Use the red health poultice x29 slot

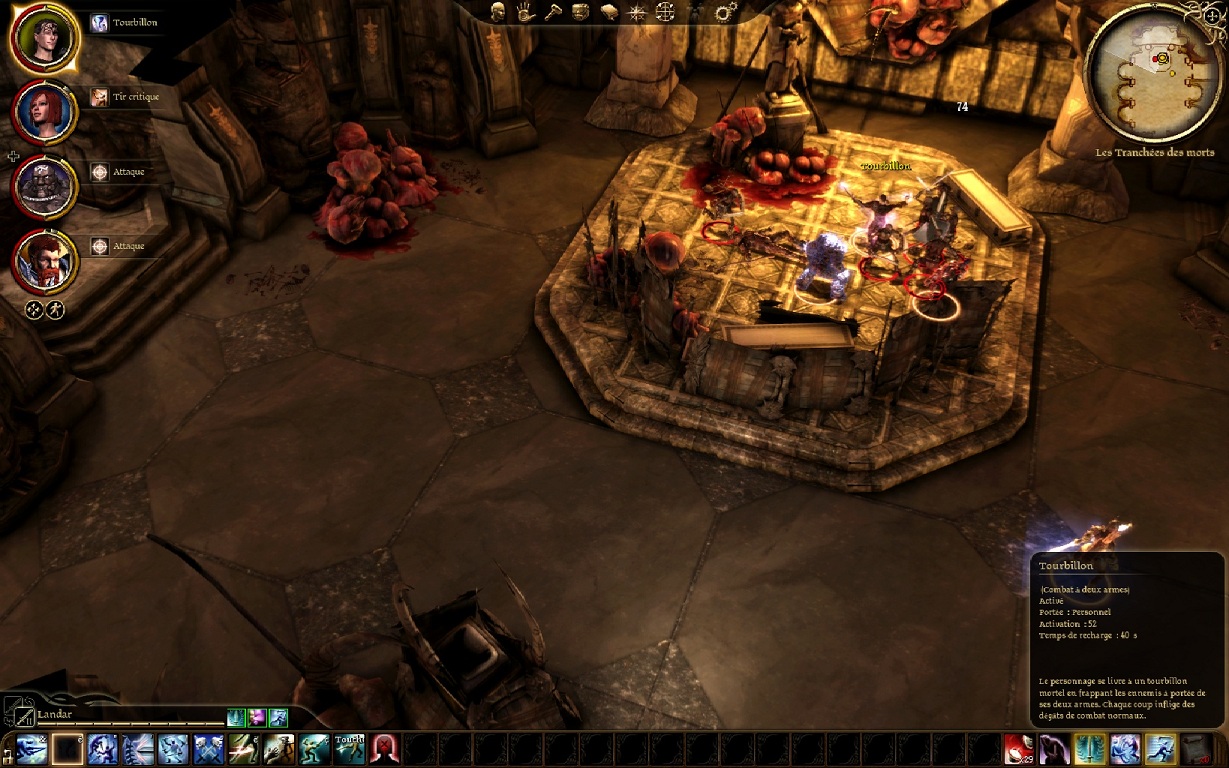(1019, 749)
